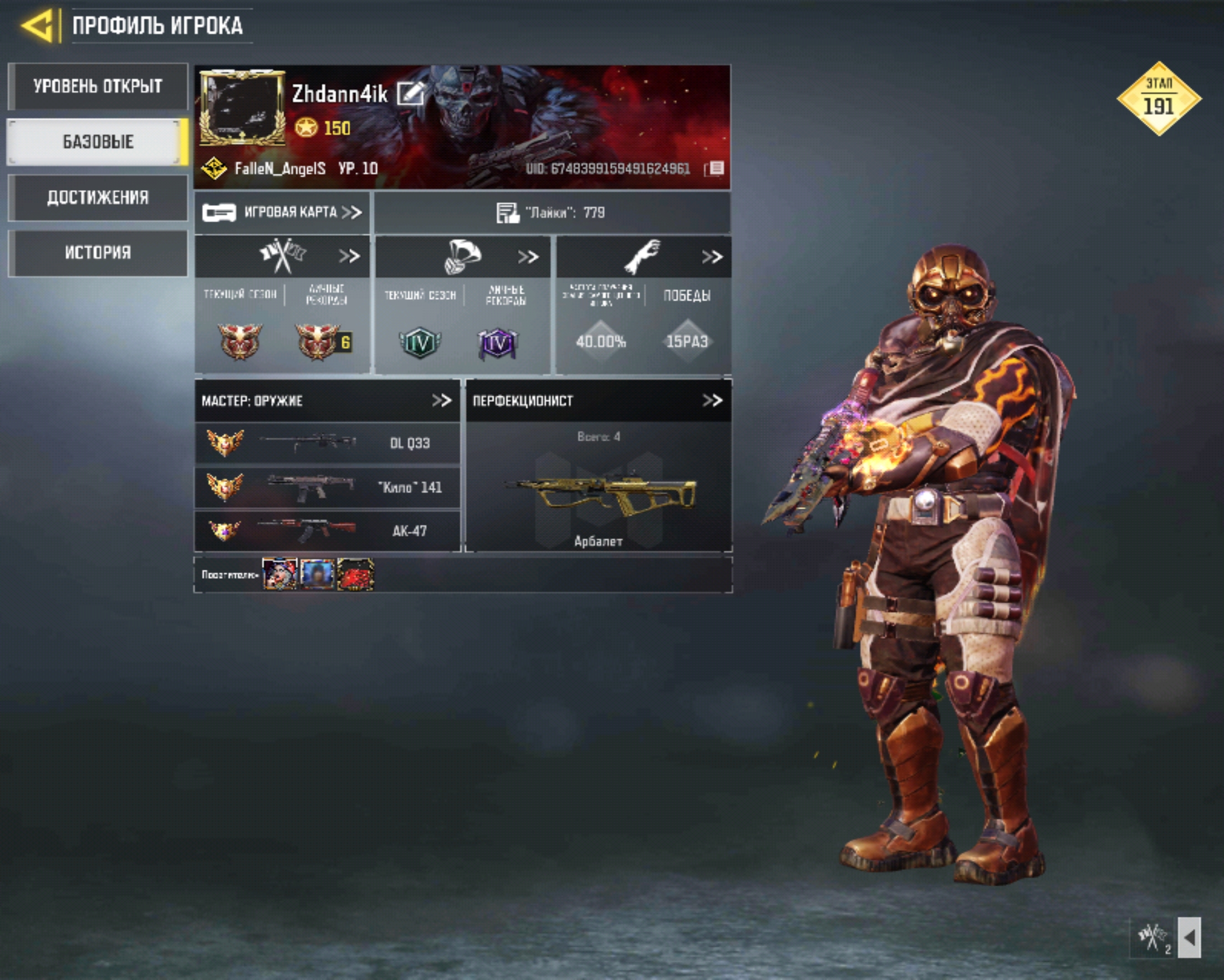Viewport: 1224px width, 980px height.
Task: Switch to the ДОСТИЖЕНИЯ tab
Action: click(98, 197)
